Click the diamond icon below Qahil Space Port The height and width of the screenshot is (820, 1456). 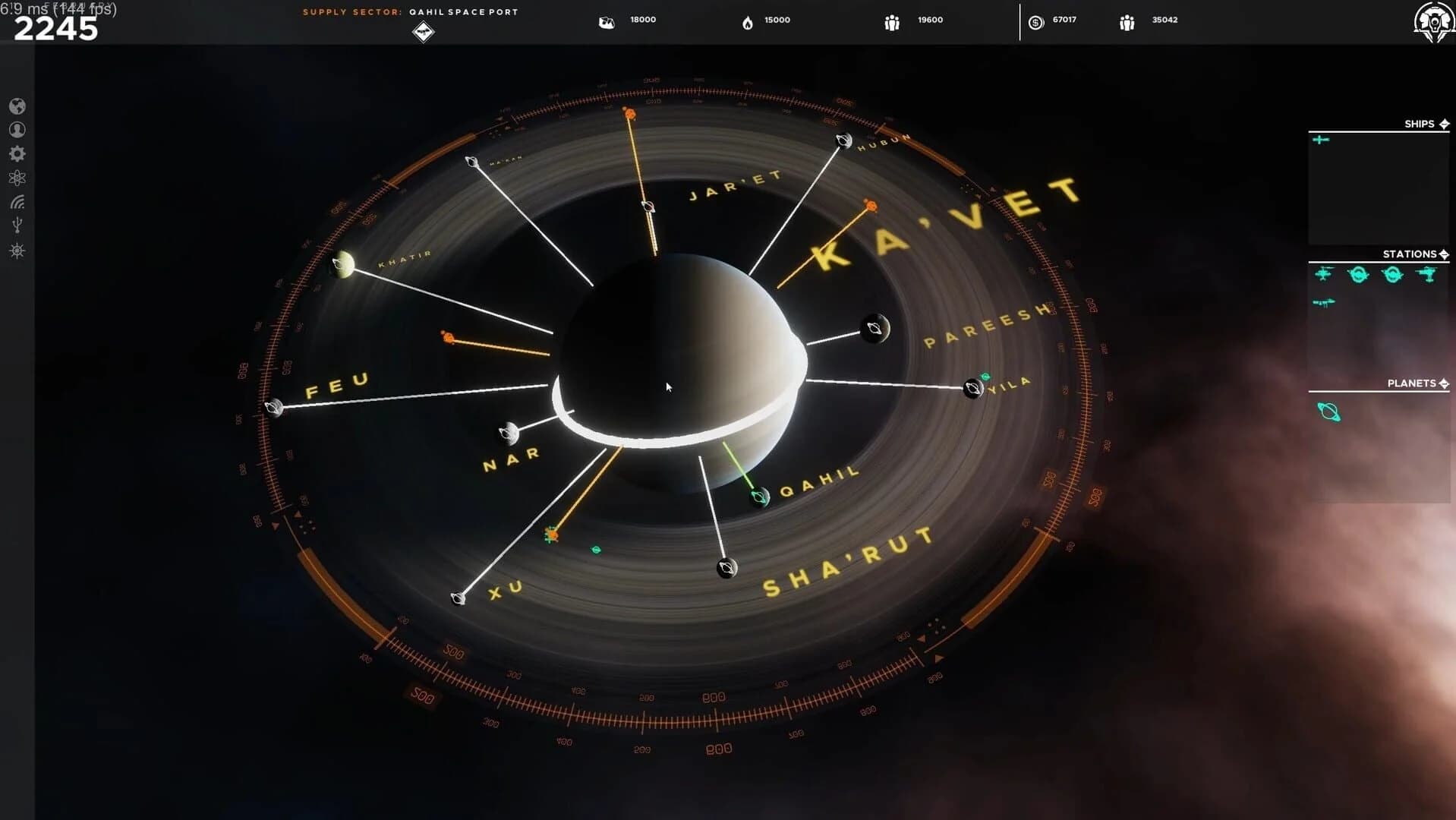[424, 32]
